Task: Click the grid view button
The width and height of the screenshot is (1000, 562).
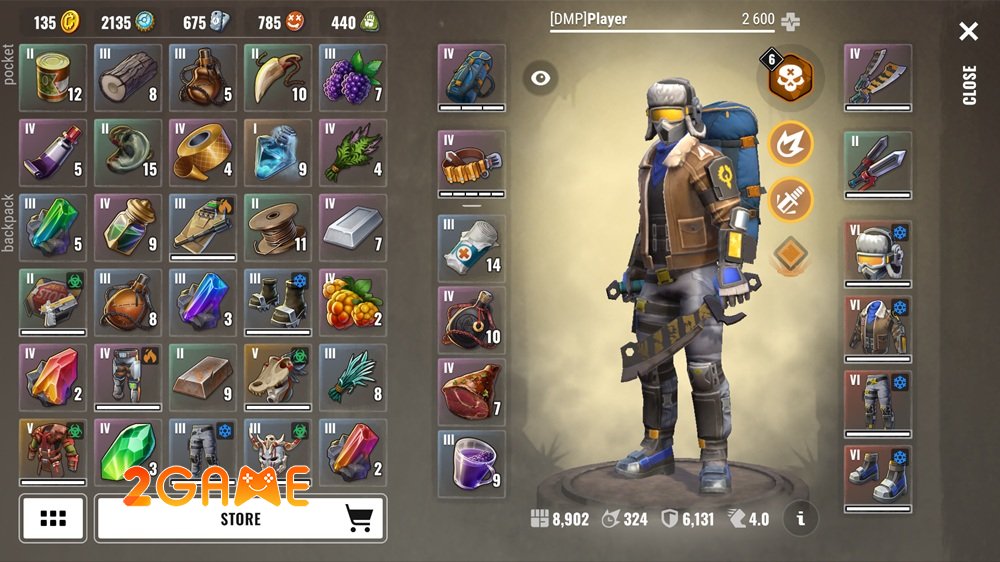Action: pos(53,518)
